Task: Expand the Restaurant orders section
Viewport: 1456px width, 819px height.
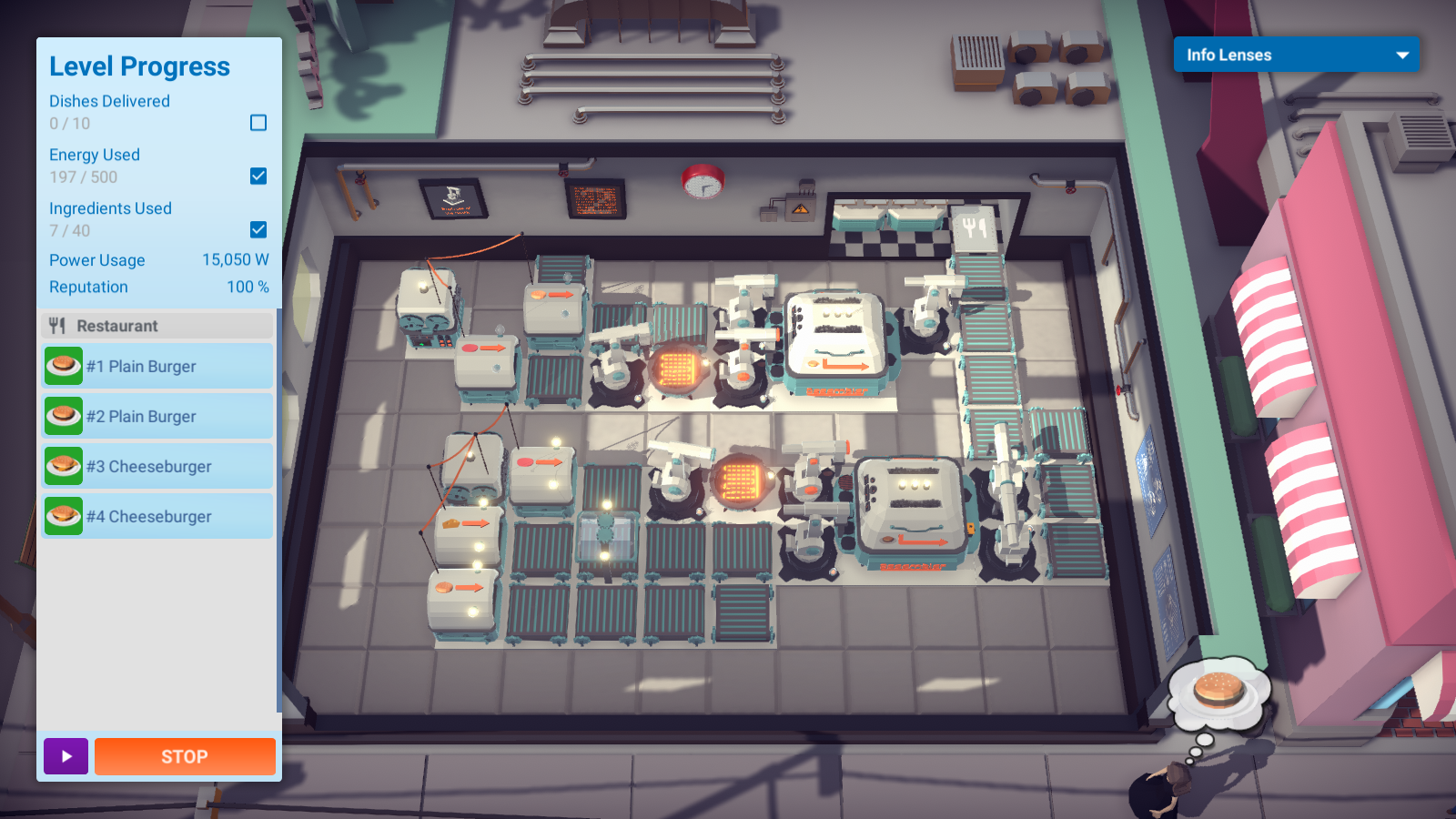Action: (x=157, y=325)
